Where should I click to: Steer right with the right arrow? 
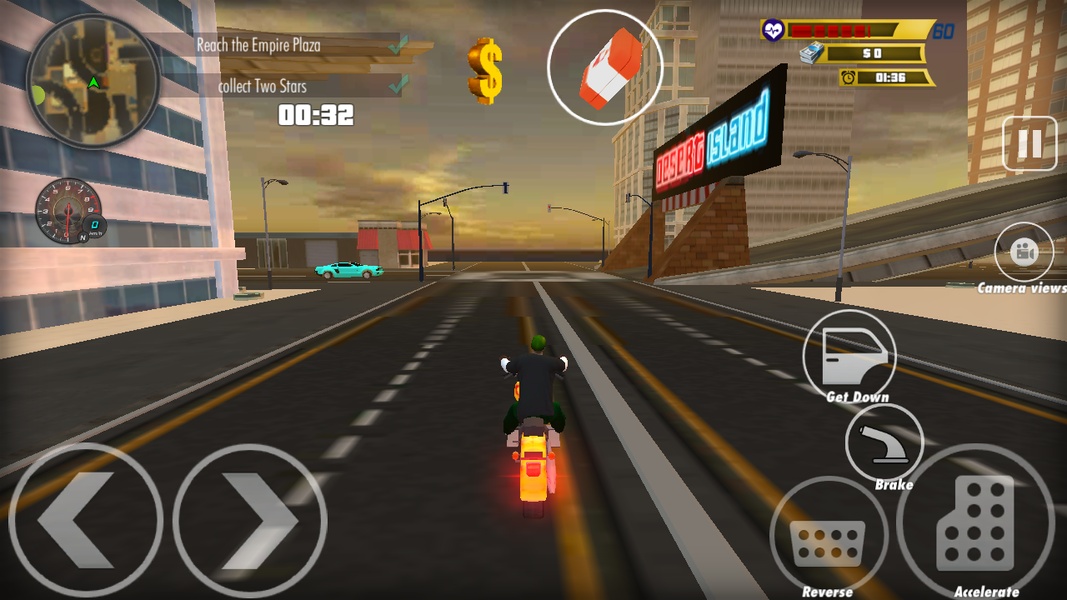pos(250,520)
